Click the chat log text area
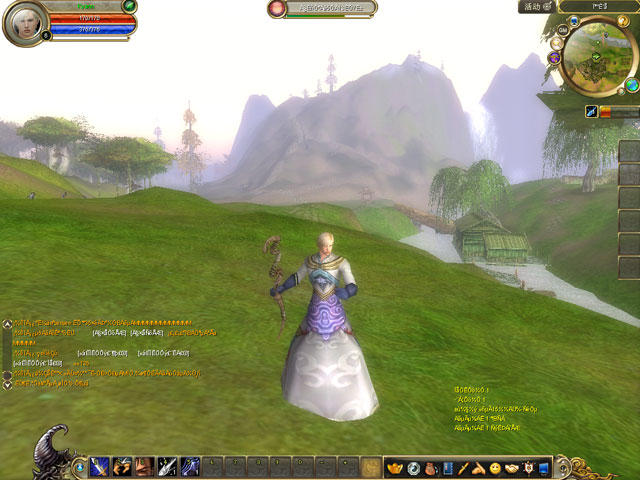The height and width of the screenshot is (480, 640). click(x=100, y=350)
